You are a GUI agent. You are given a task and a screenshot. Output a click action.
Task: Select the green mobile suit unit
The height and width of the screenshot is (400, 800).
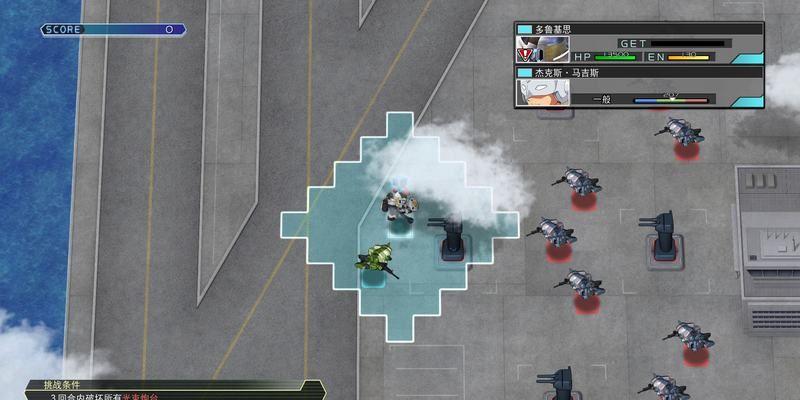(375, 260)
